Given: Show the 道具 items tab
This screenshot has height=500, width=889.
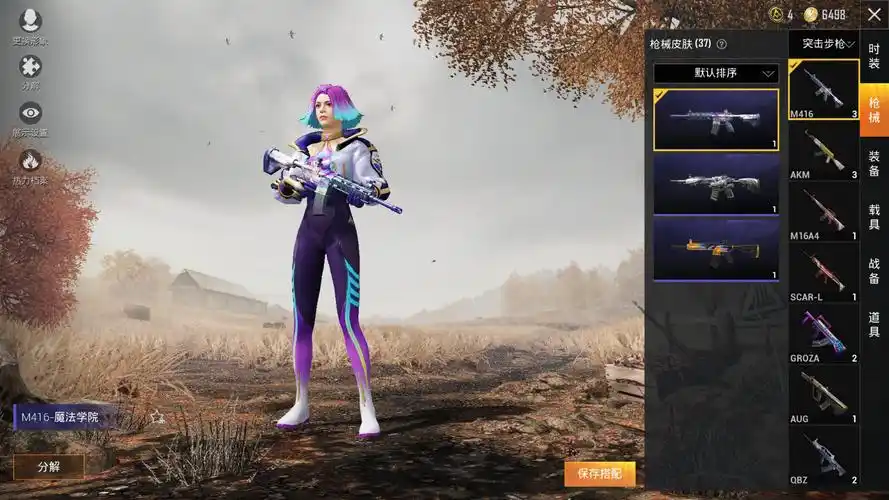Looking at the screenshot, I should click(x=874, y=325).
